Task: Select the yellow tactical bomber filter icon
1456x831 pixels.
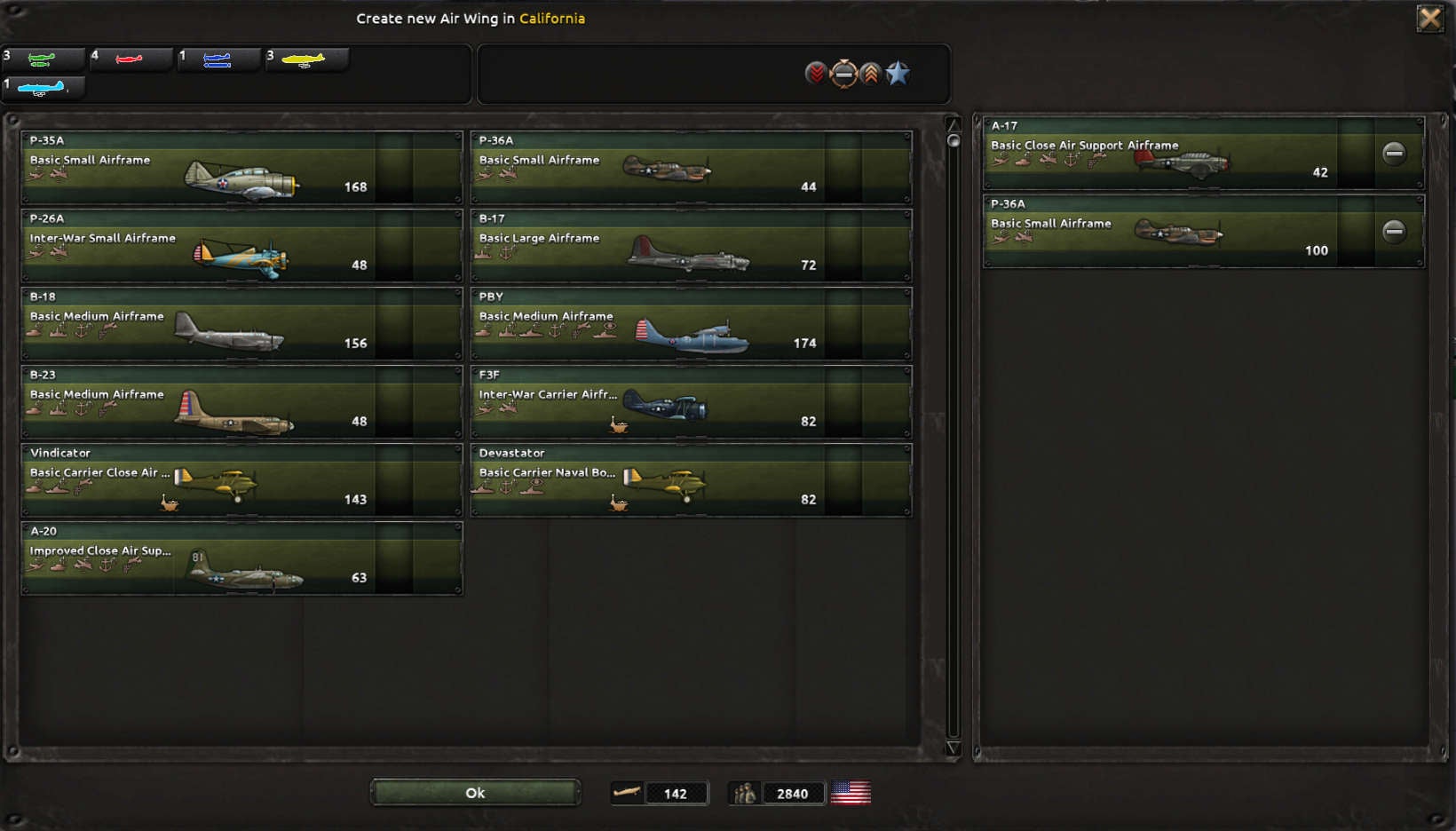Action: coord(306,59)
